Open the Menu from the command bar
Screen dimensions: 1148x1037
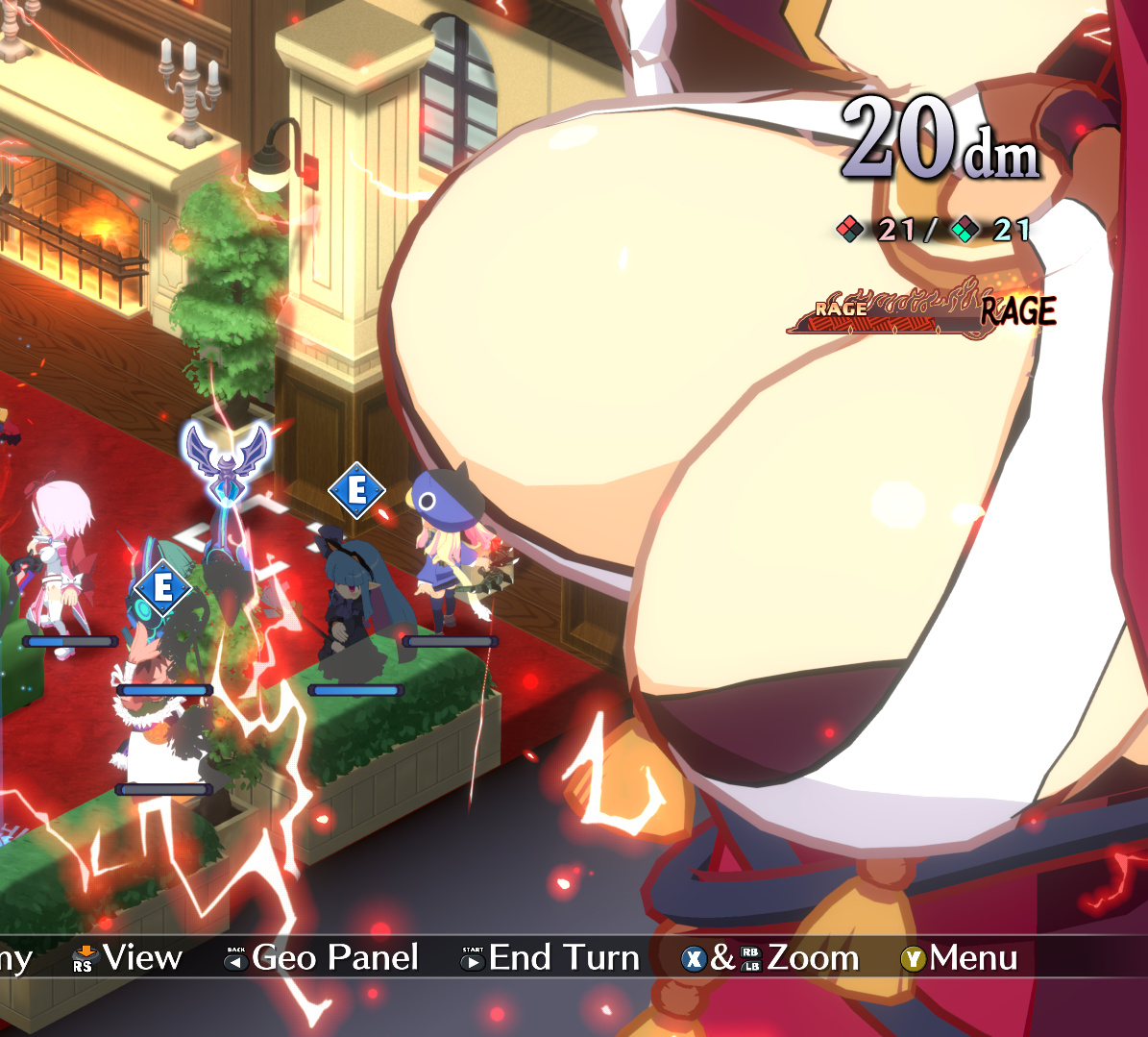pos(959,958)
